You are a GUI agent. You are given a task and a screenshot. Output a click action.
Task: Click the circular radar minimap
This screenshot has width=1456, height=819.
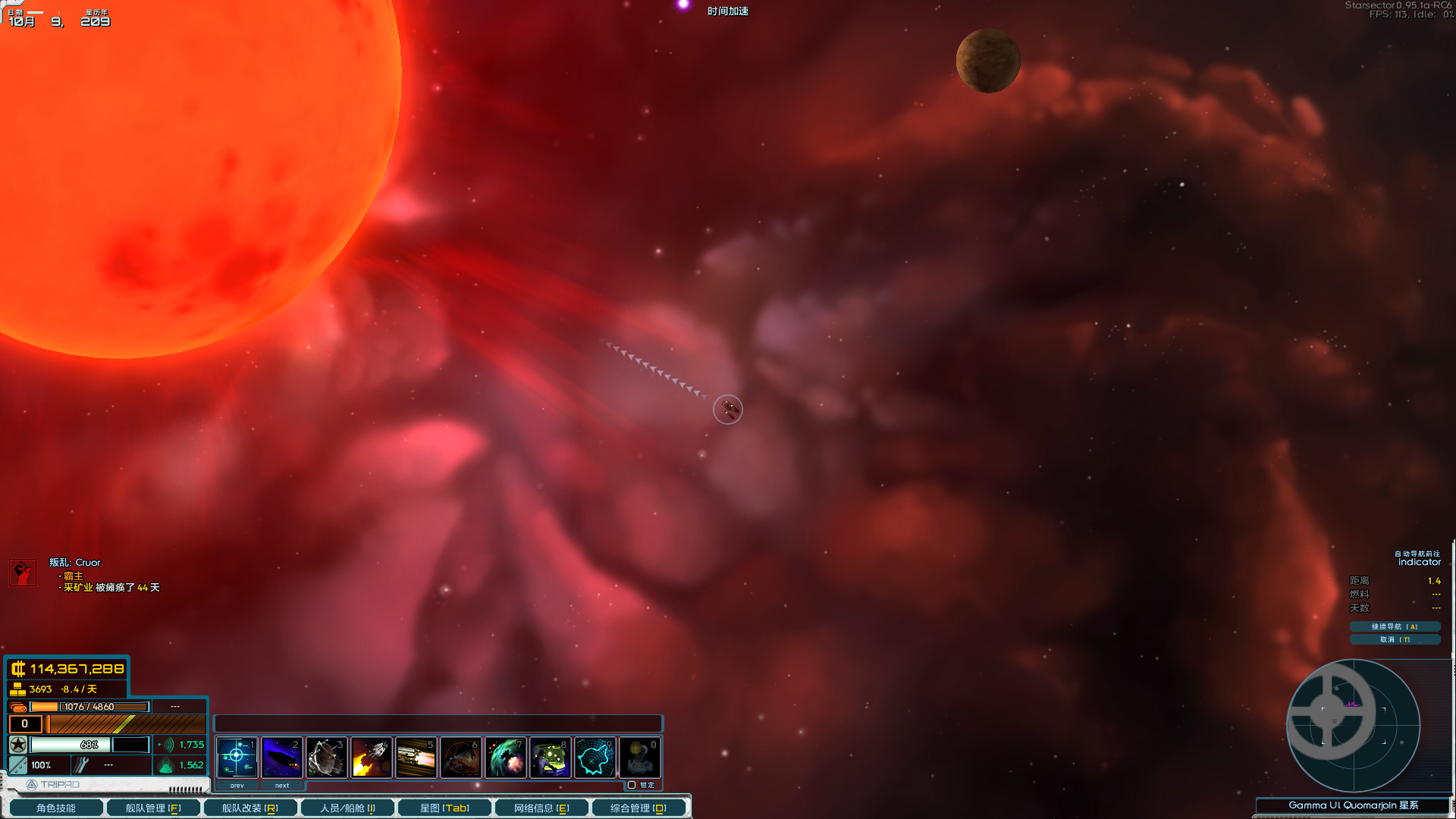1354,726
